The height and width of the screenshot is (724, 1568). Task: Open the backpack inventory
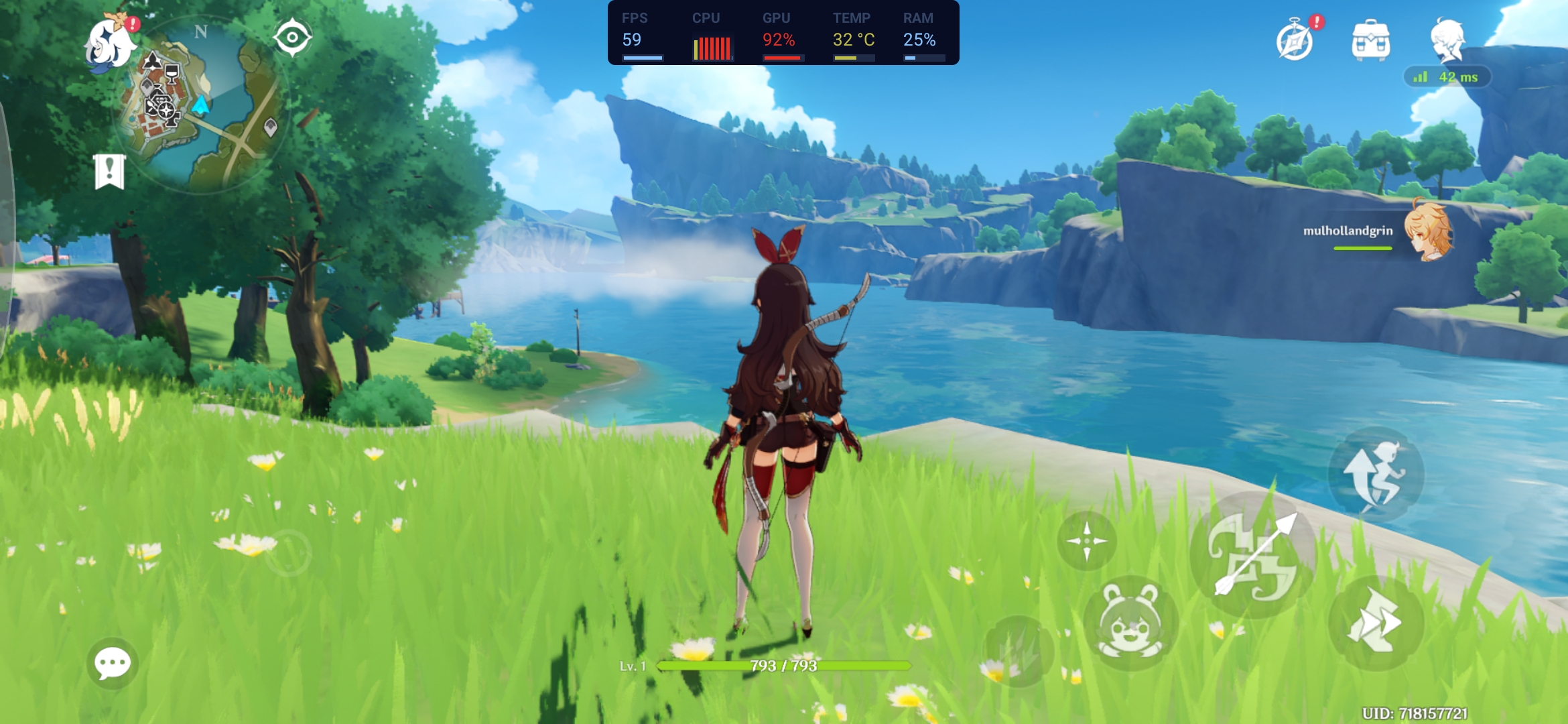[x=1371, y=40]
